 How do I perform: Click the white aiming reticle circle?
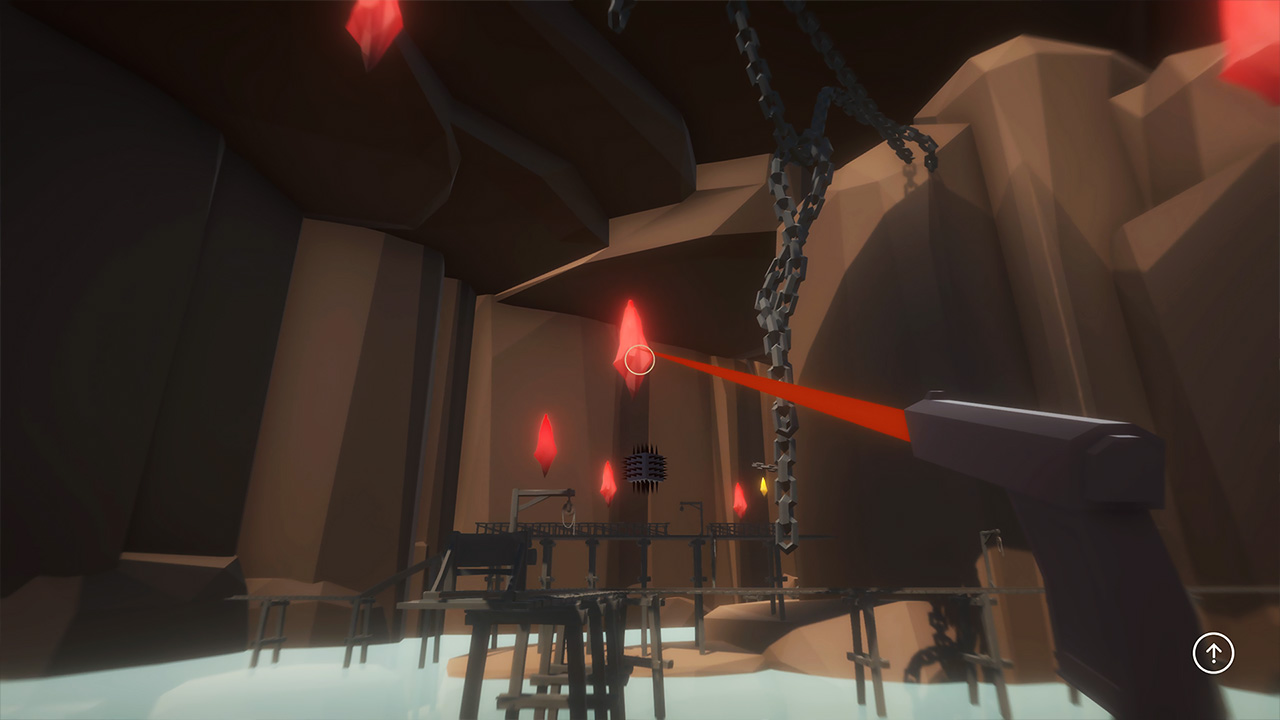[638, 358]
